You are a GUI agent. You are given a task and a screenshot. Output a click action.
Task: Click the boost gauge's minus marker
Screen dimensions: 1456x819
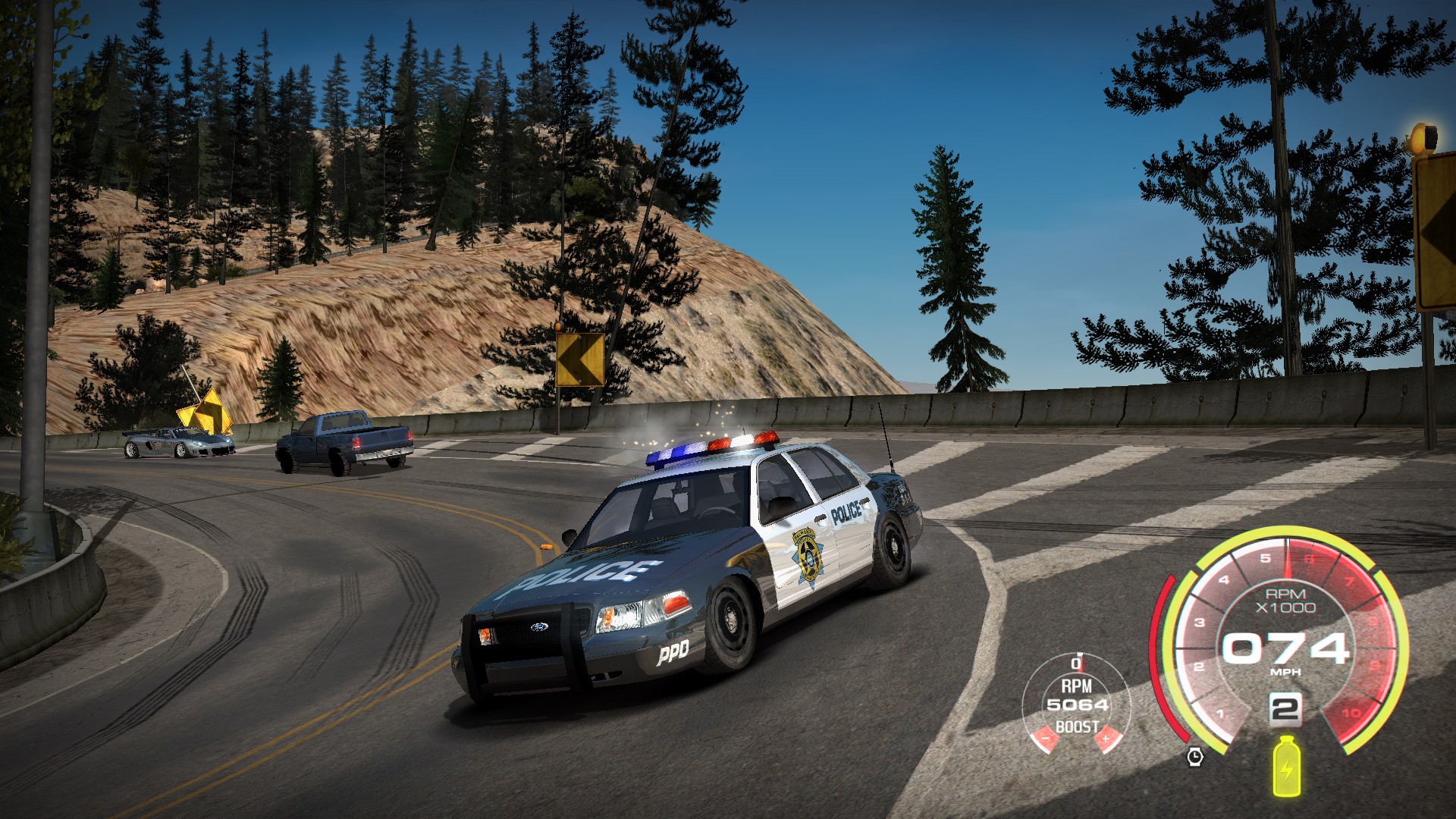pyautogui.click(x=1046, y=738)
